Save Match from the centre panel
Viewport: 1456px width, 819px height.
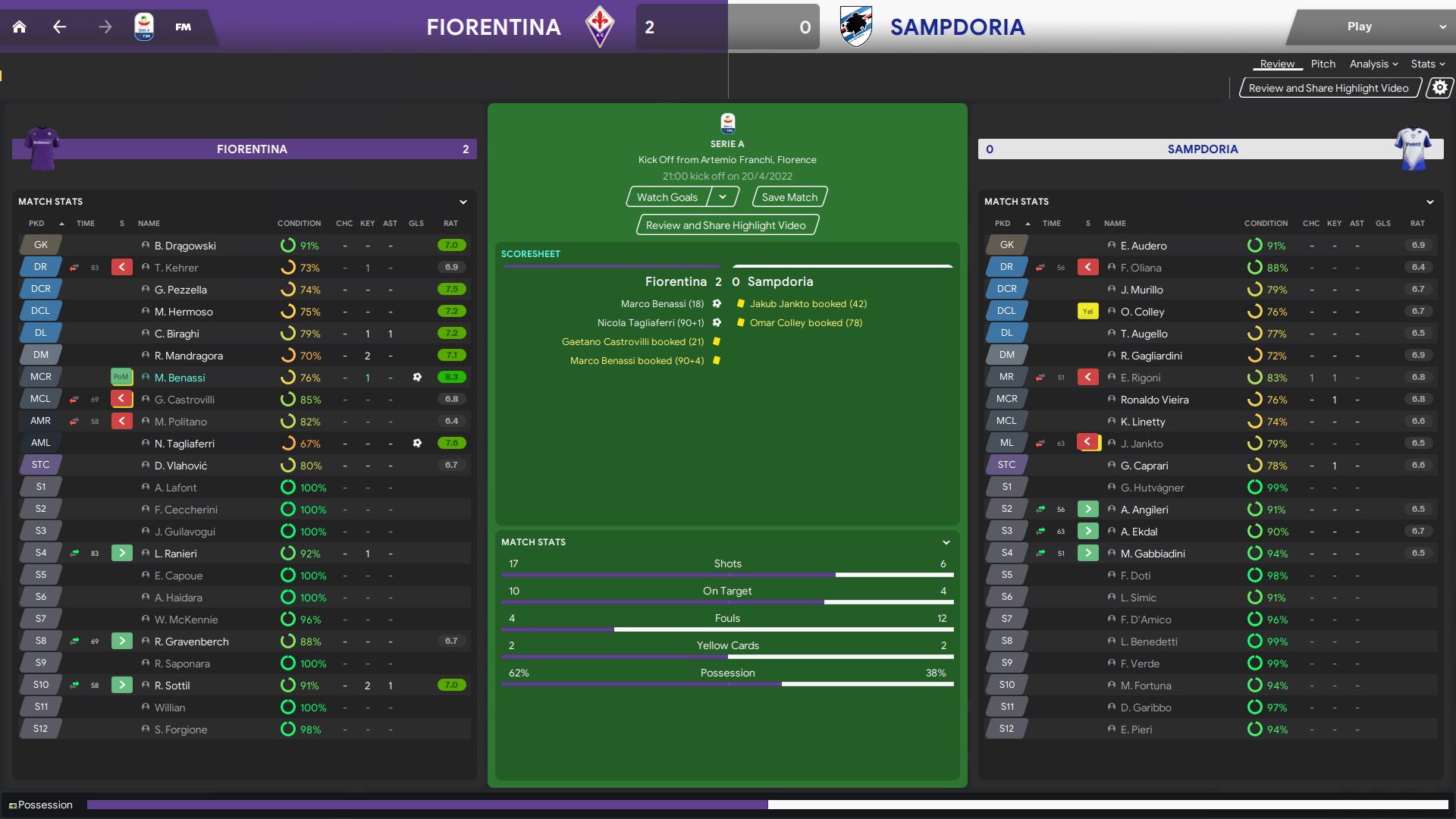789,197
